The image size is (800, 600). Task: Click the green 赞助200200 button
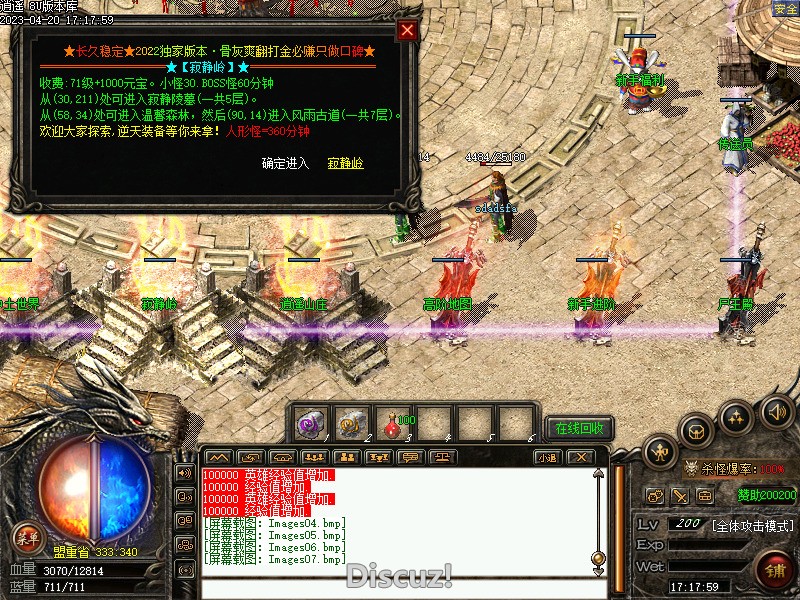point(767,495)
